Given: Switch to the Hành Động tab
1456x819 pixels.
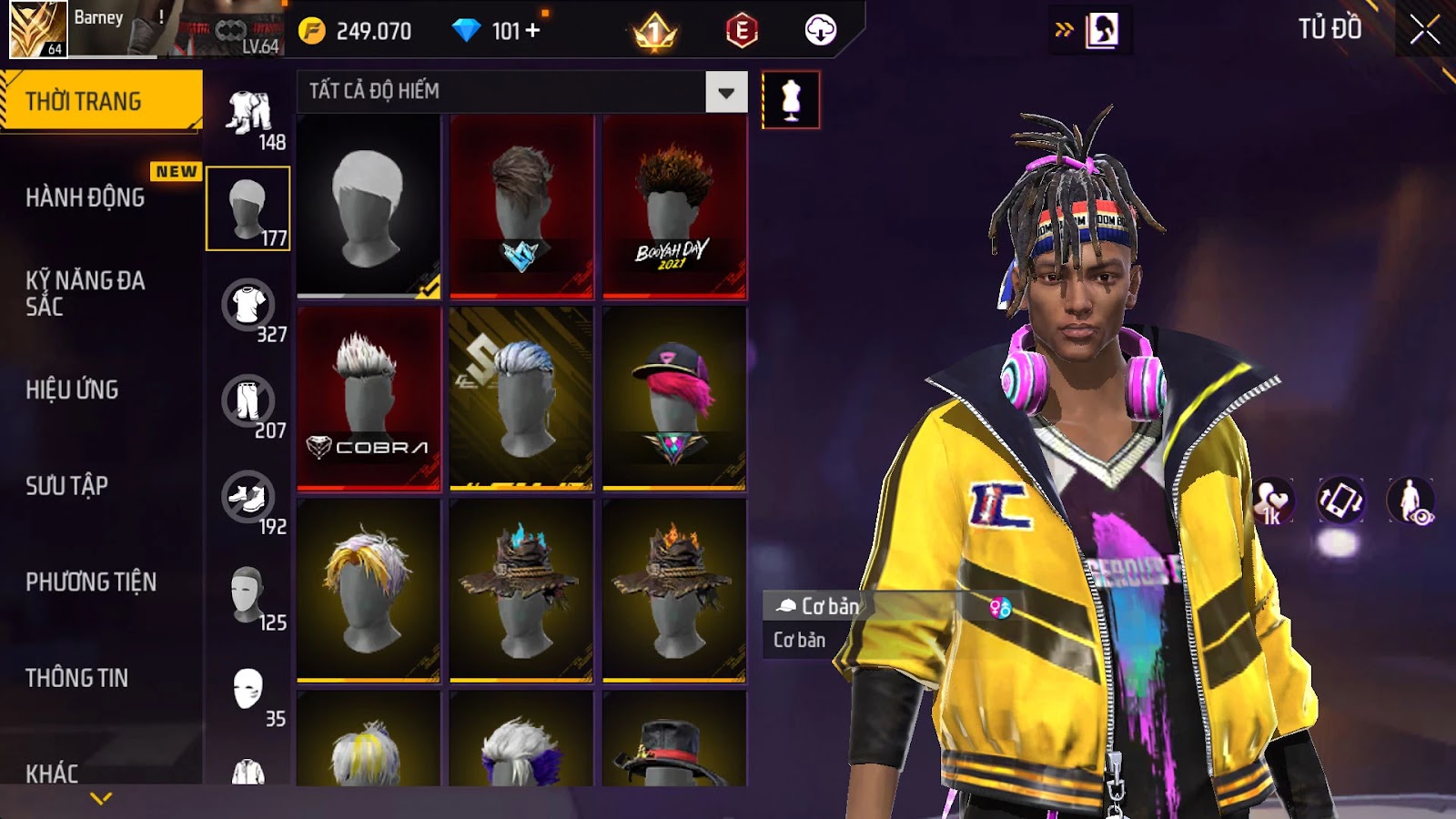Looking at the screenshot, I should point(86,197).
